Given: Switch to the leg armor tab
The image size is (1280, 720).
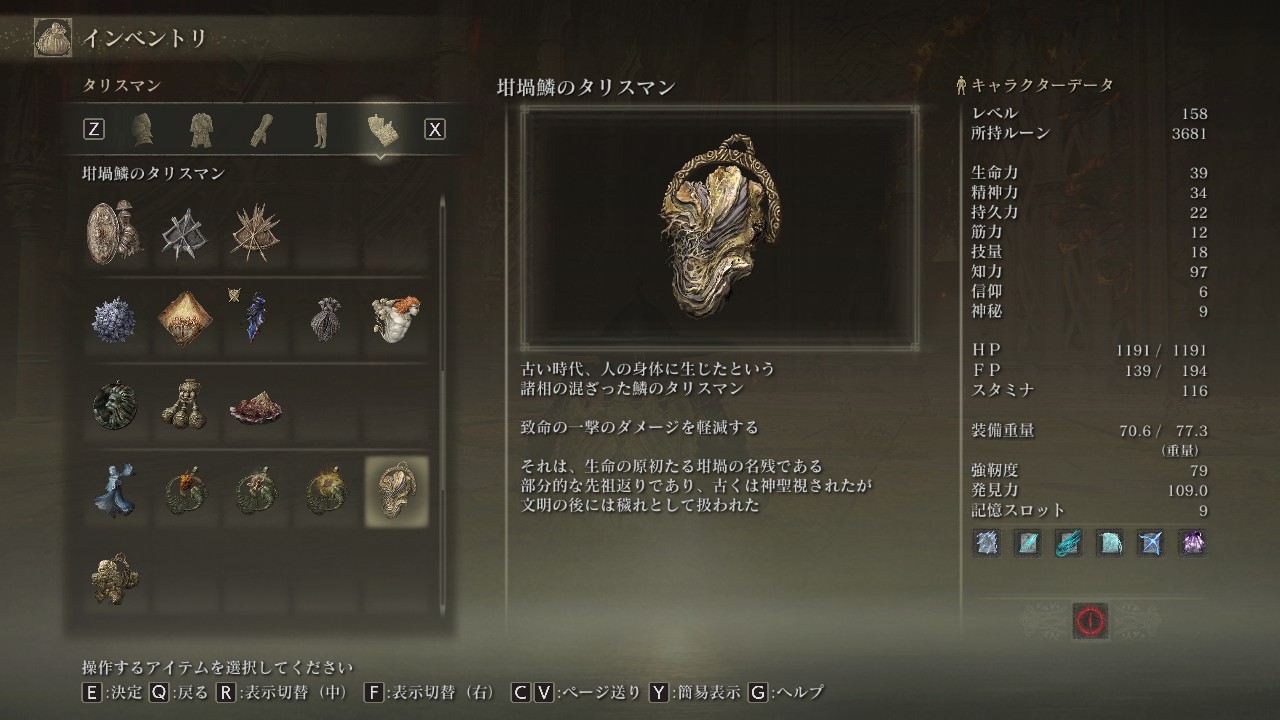Looking at the screenshot, I should click(320, 129).
